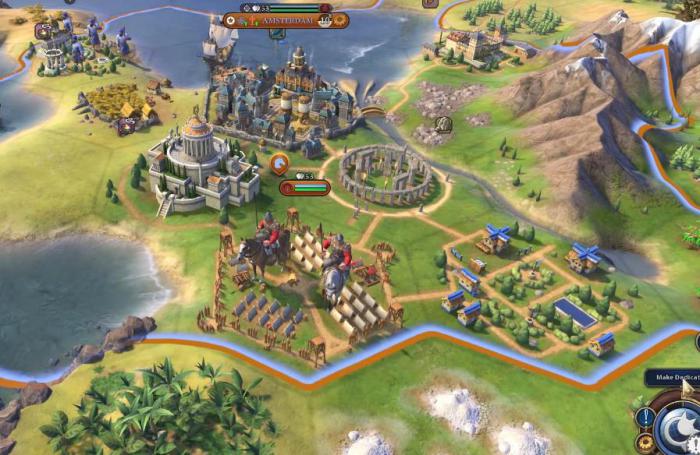Open the exclamation mark notification
Image resolution: width=700 pixels, height=455 pixels.
pyautogui.click(x=646, y=417)
